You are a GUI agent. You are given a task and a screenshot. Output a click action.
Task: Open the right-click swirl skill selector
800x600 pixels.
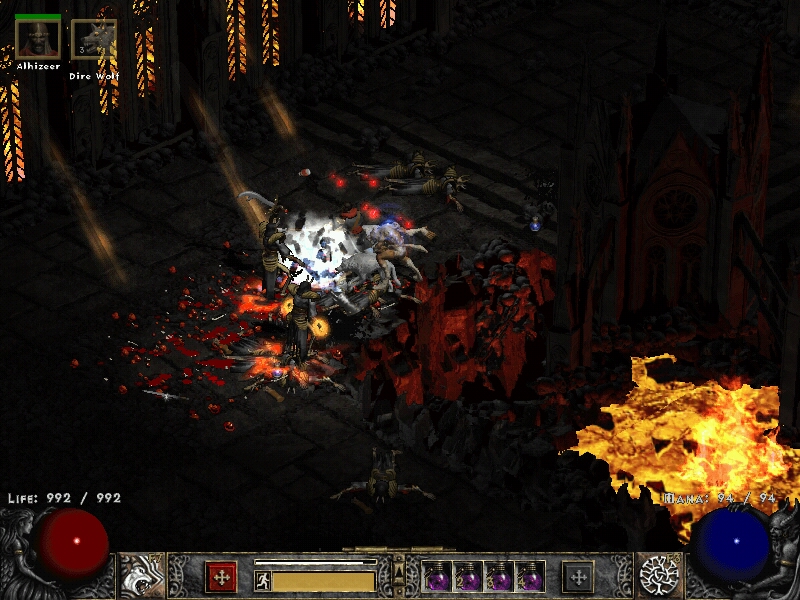tap(659, 575)
